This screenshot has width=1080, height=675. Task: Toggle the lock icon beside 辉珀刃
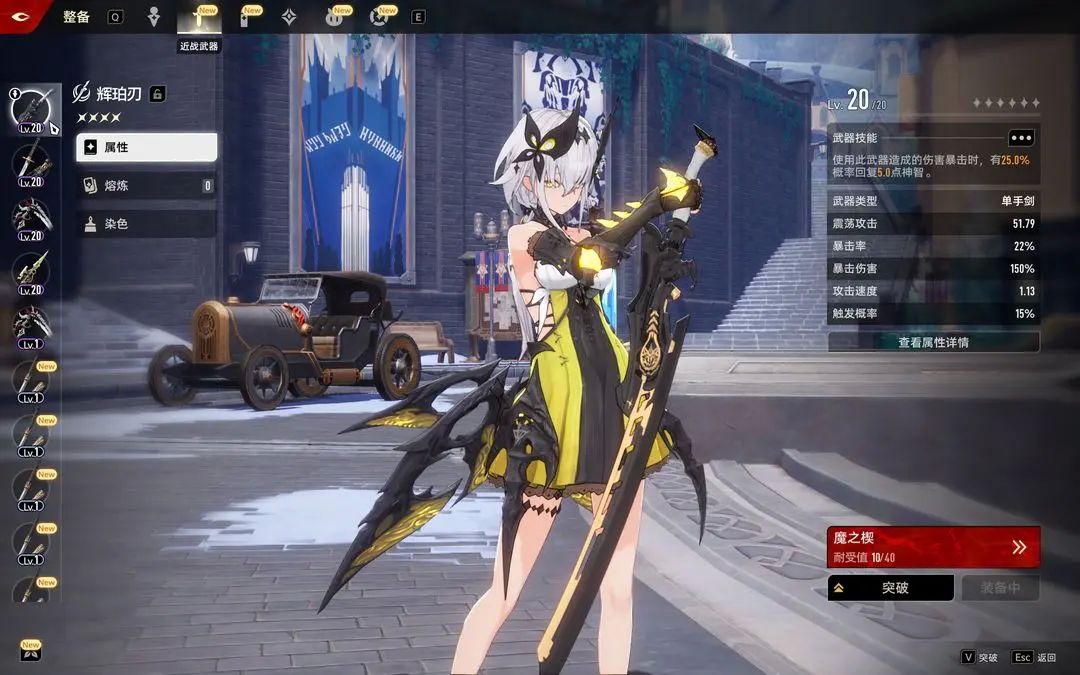coord(157,94)
